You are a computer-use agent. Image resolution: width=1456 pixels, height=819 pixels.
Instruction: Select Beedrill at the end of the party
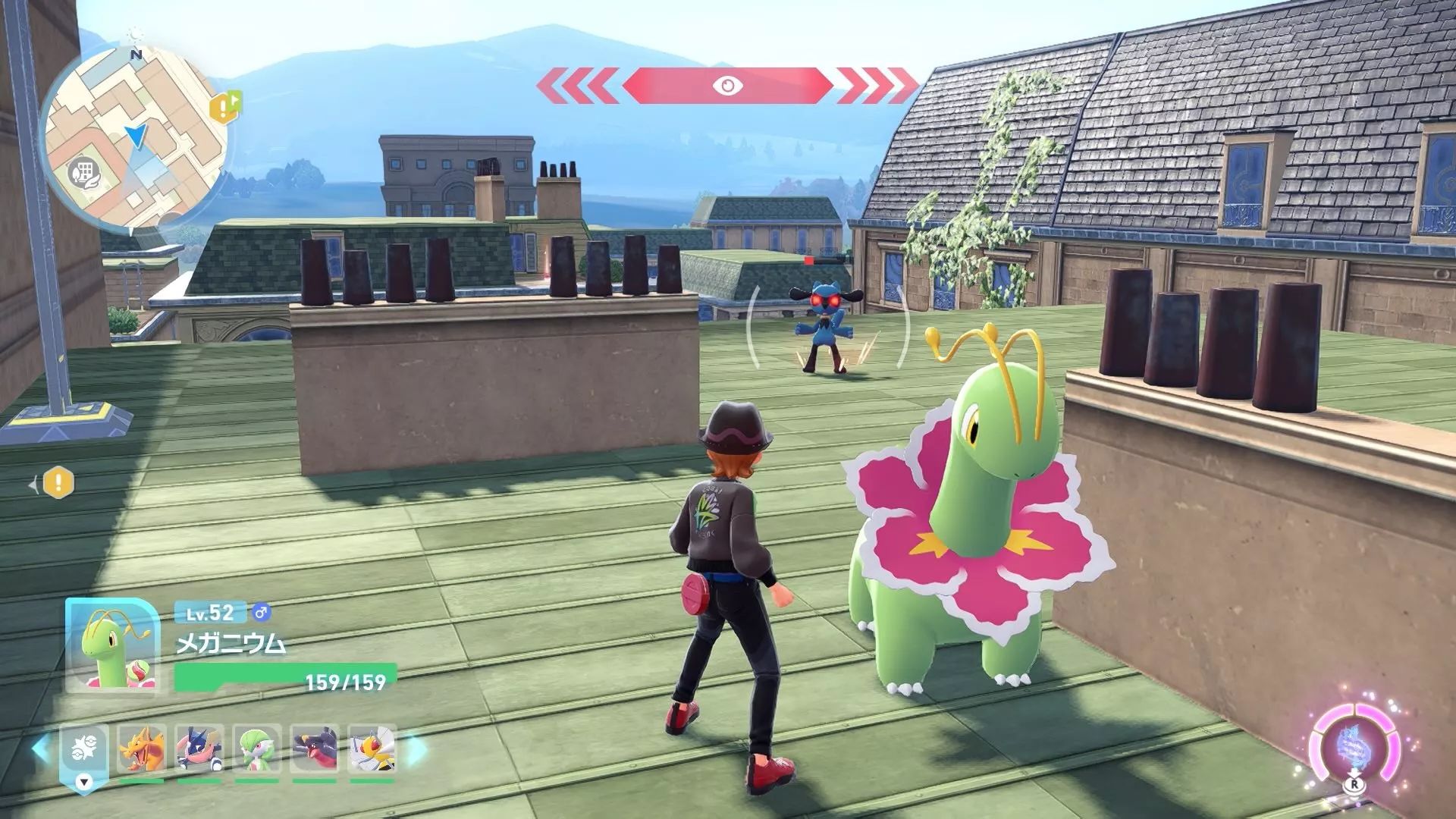(x=372, y=748)
